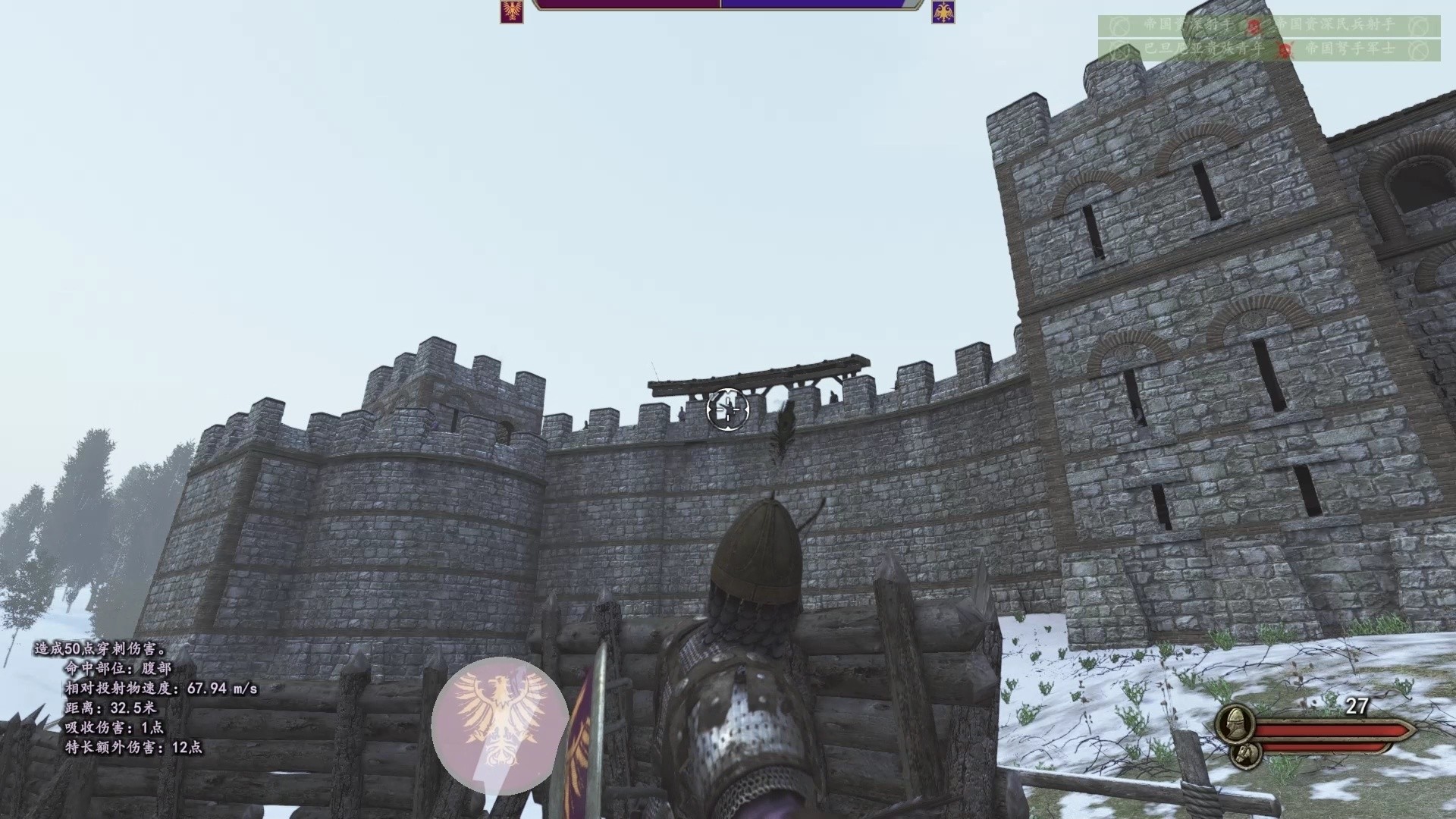Select the 巴旦尼亚贵族青年 kill feed row
This screenshot has height=819, width=1456.
[x=1206, y=51]
